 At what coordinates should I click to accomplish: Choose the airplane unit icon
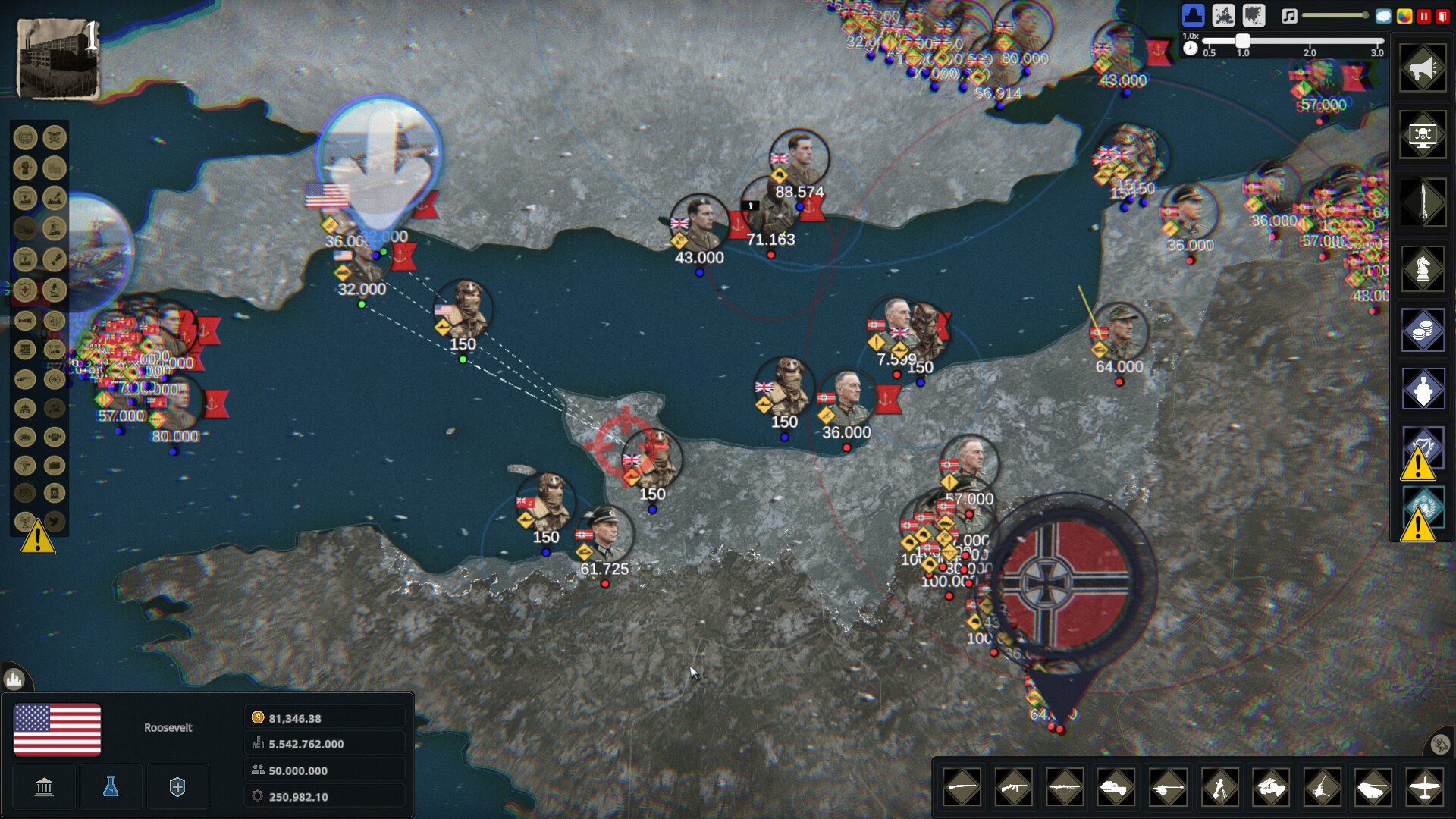[x=1425, y=788]
